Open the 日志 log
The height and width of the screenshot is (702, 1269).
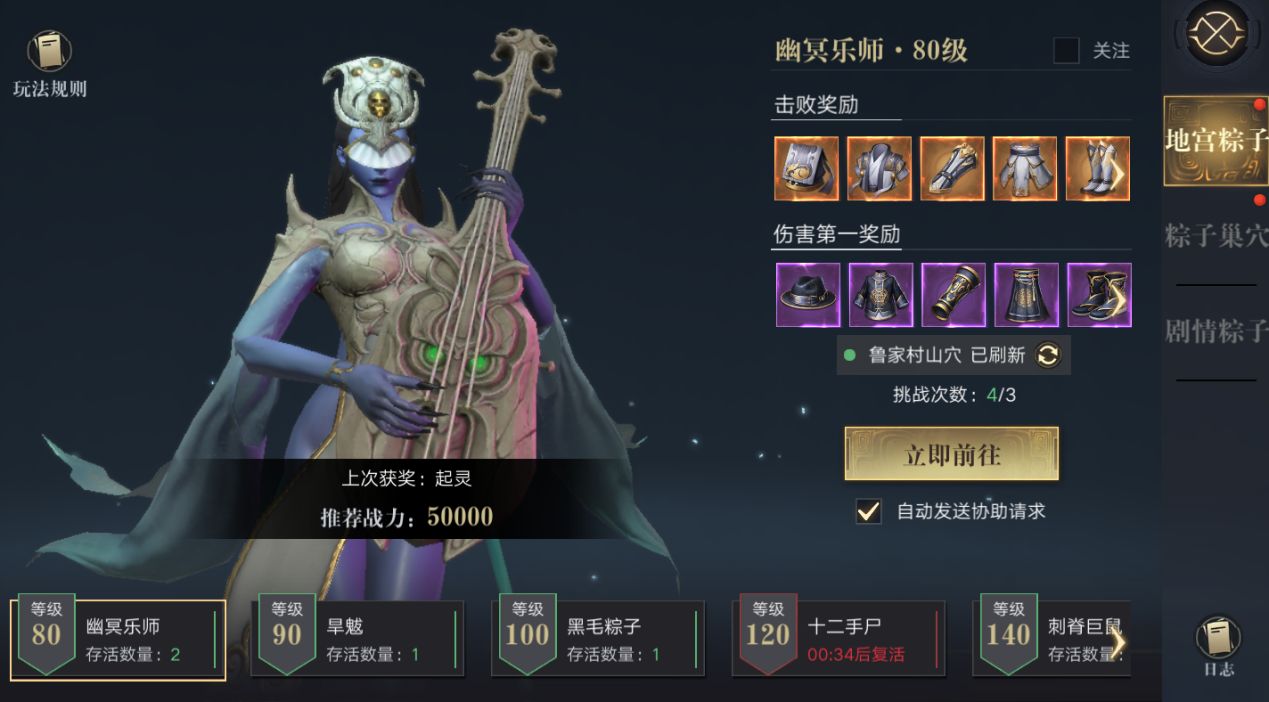[1217, 645]
